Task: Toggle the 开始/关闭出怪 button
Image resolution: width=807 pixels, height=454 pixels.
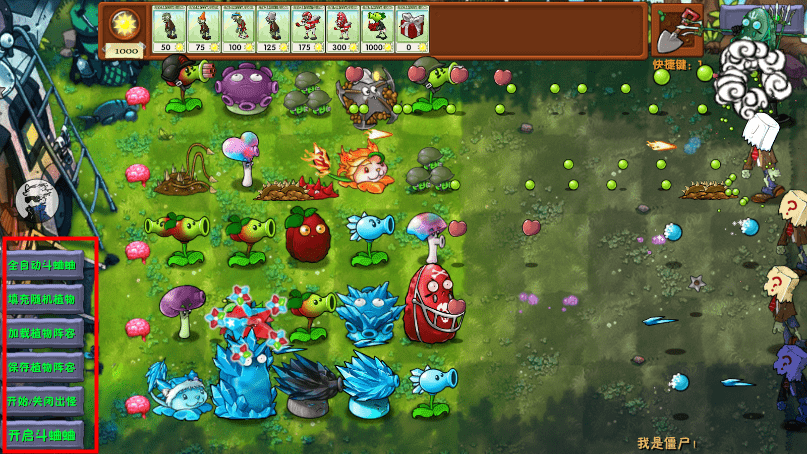Action: pos(44,401)
